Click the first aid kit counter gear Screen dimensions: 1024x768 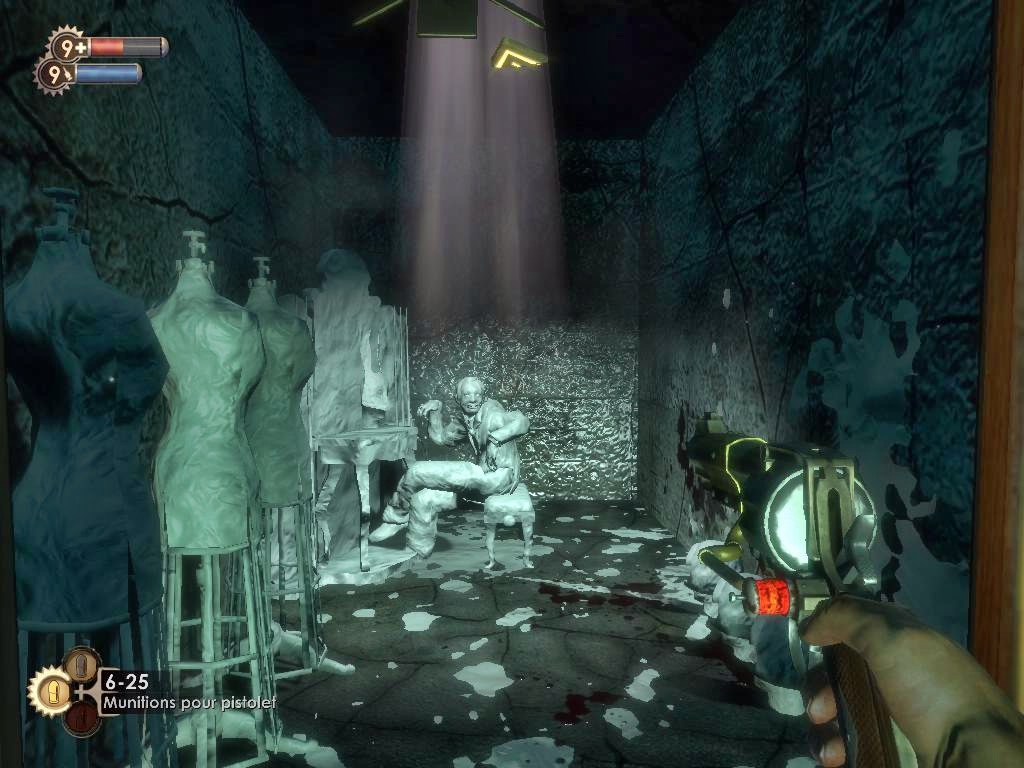click(x=67, y=46)
